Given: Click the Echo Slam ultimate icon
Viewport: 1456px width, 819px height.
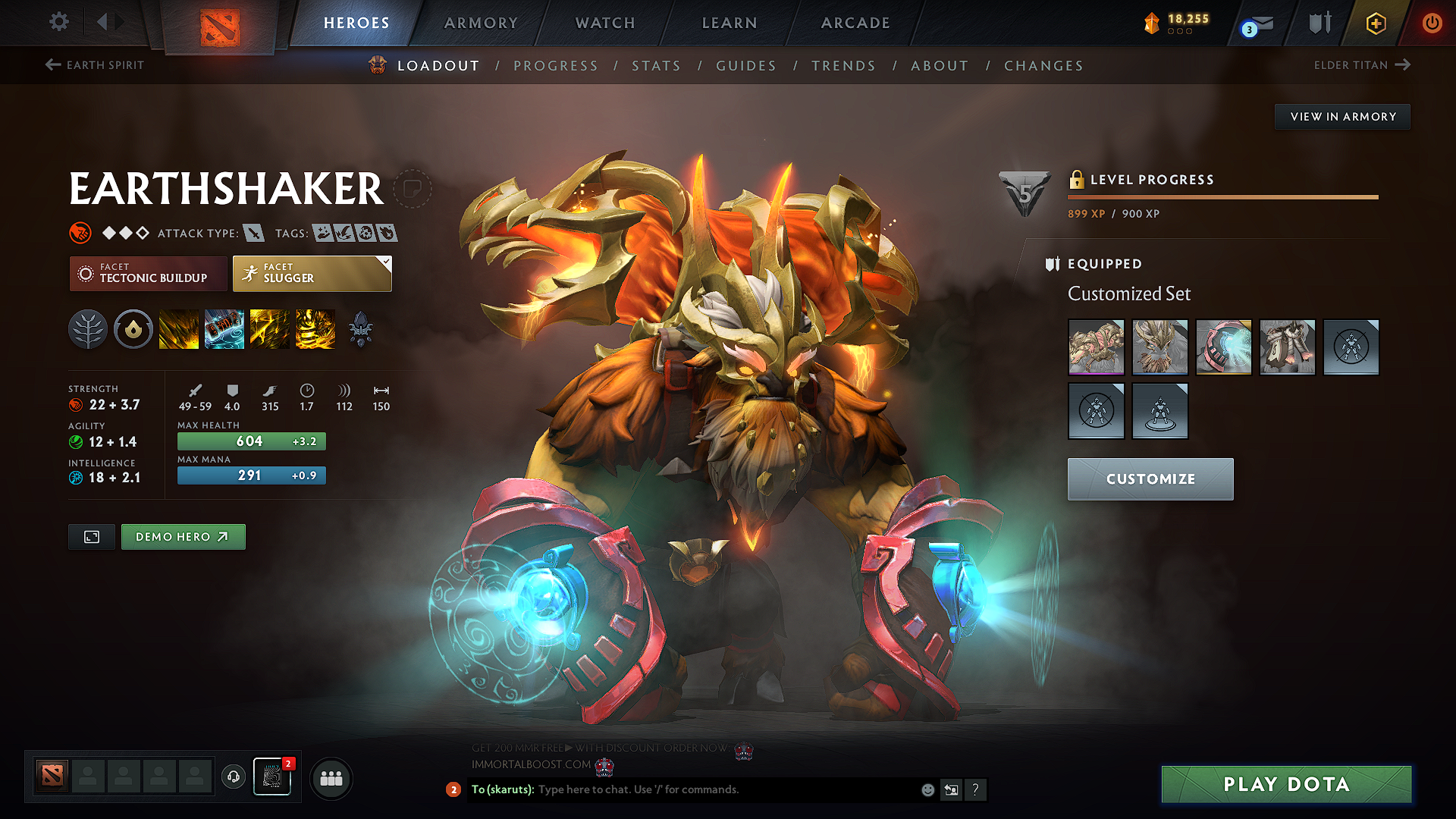Looking at the screenshot, I should click(315, 329).
